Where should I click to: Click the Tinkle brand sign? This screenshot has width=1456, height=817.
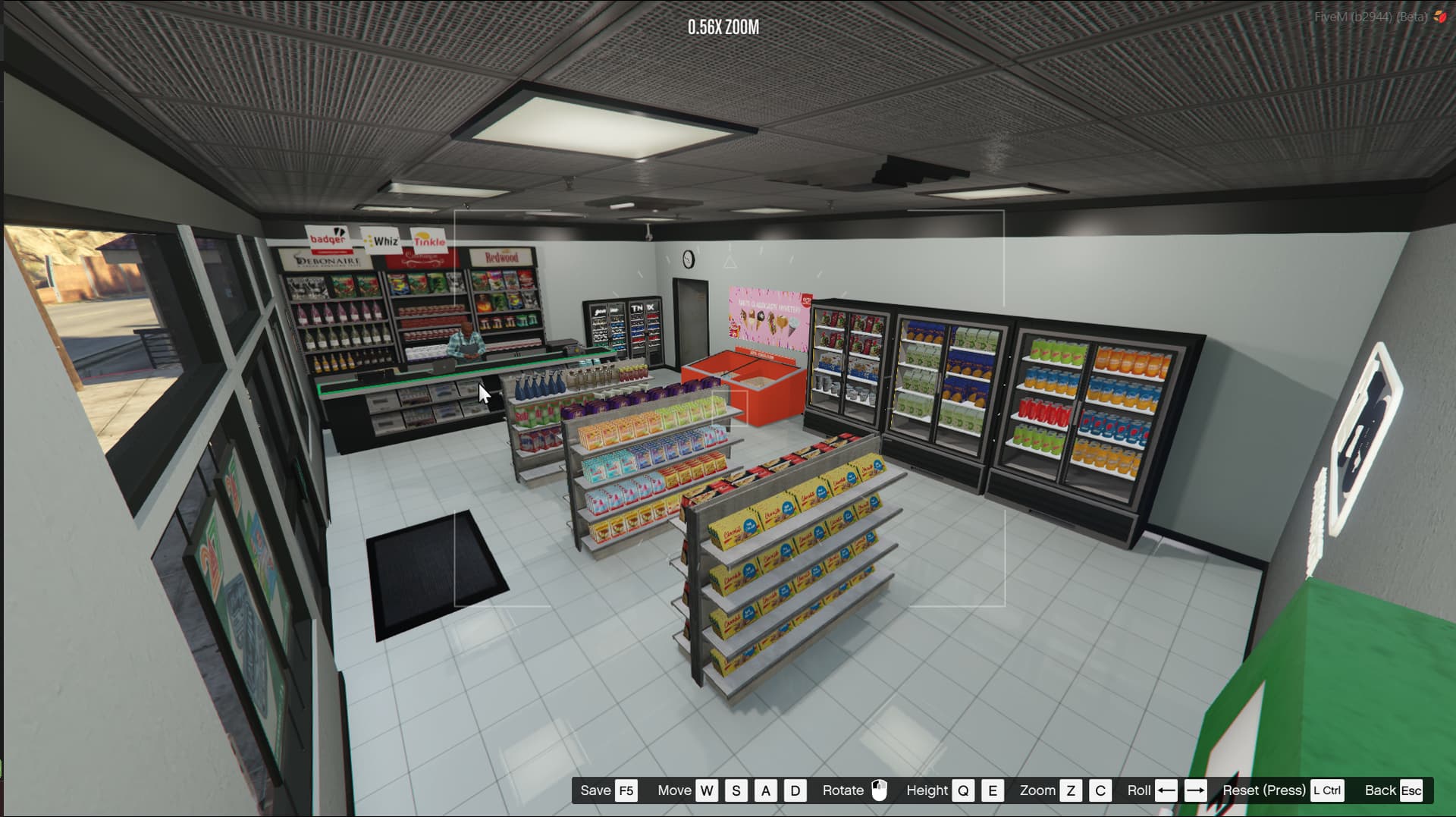pos(428,239)
